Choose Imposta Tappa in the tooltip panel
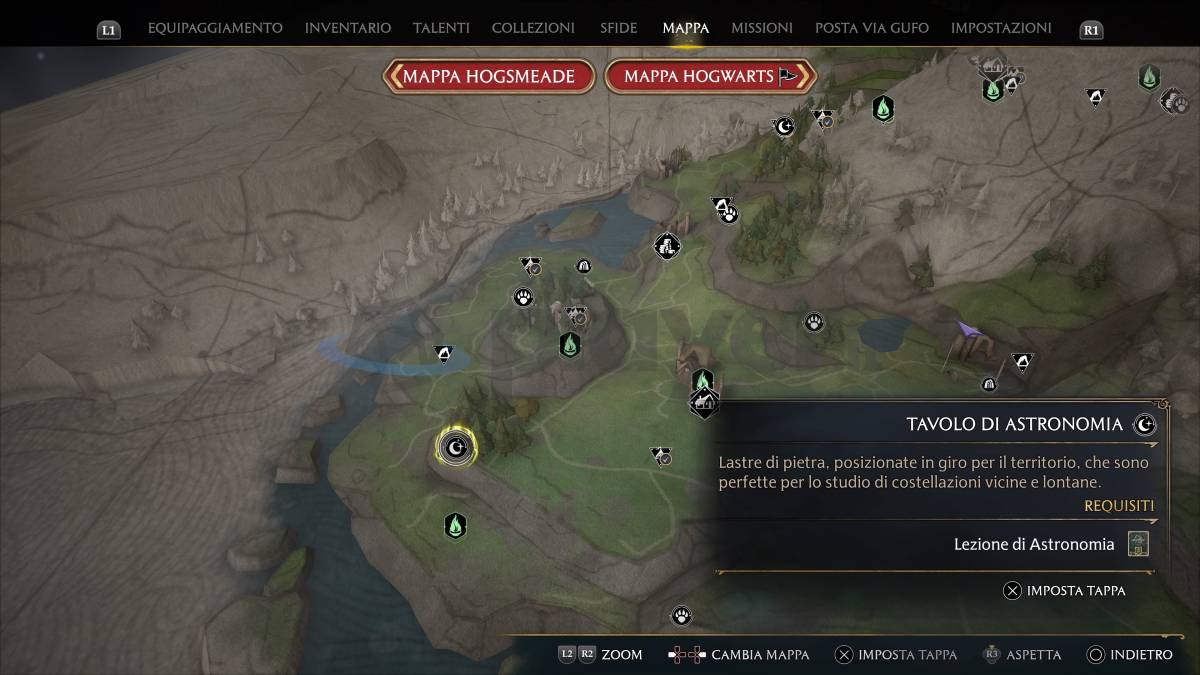This screenshot has height=675, width=1200. 1065,591
